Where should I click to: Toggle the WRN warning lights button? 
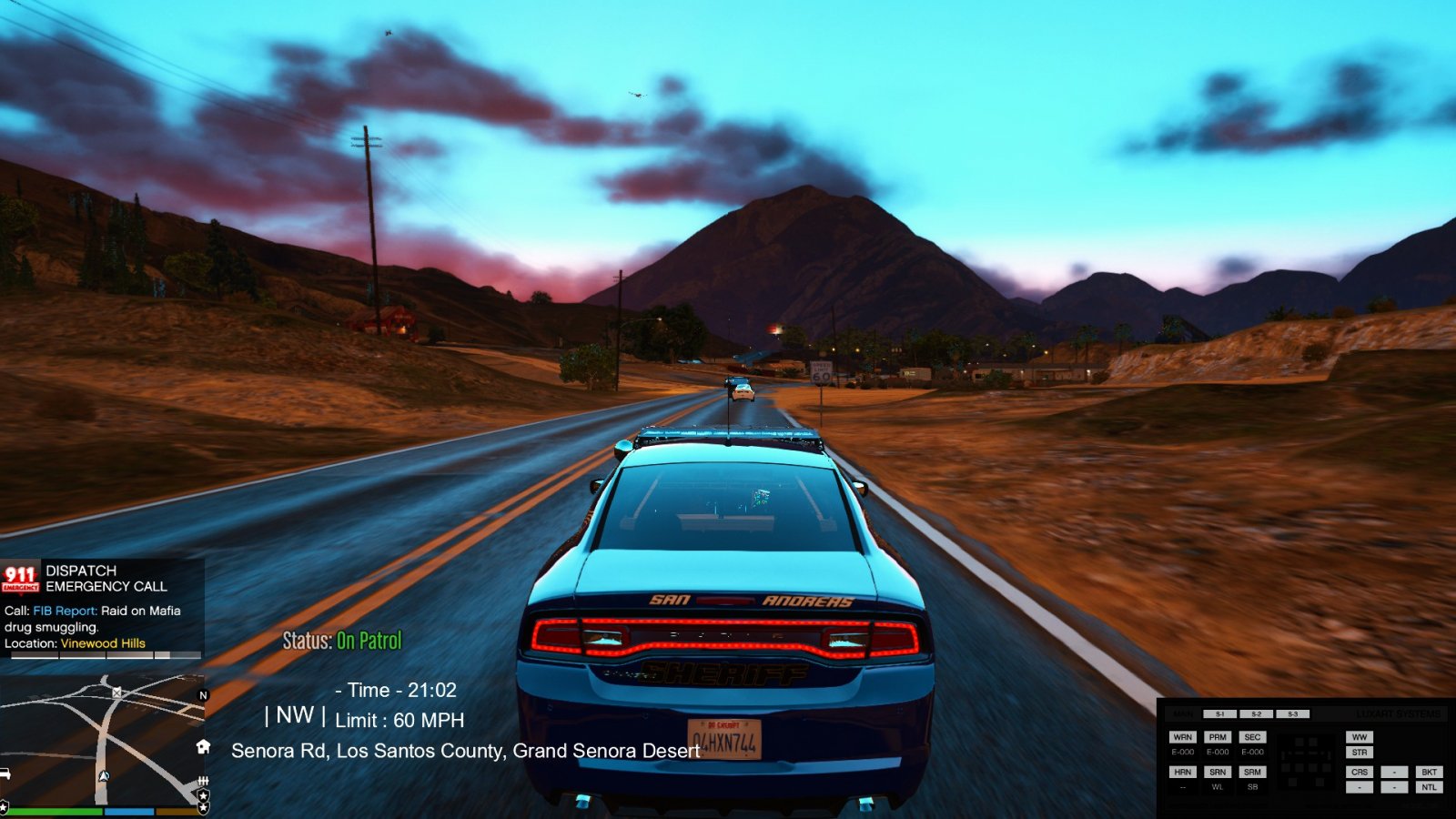click(1182, 737)
